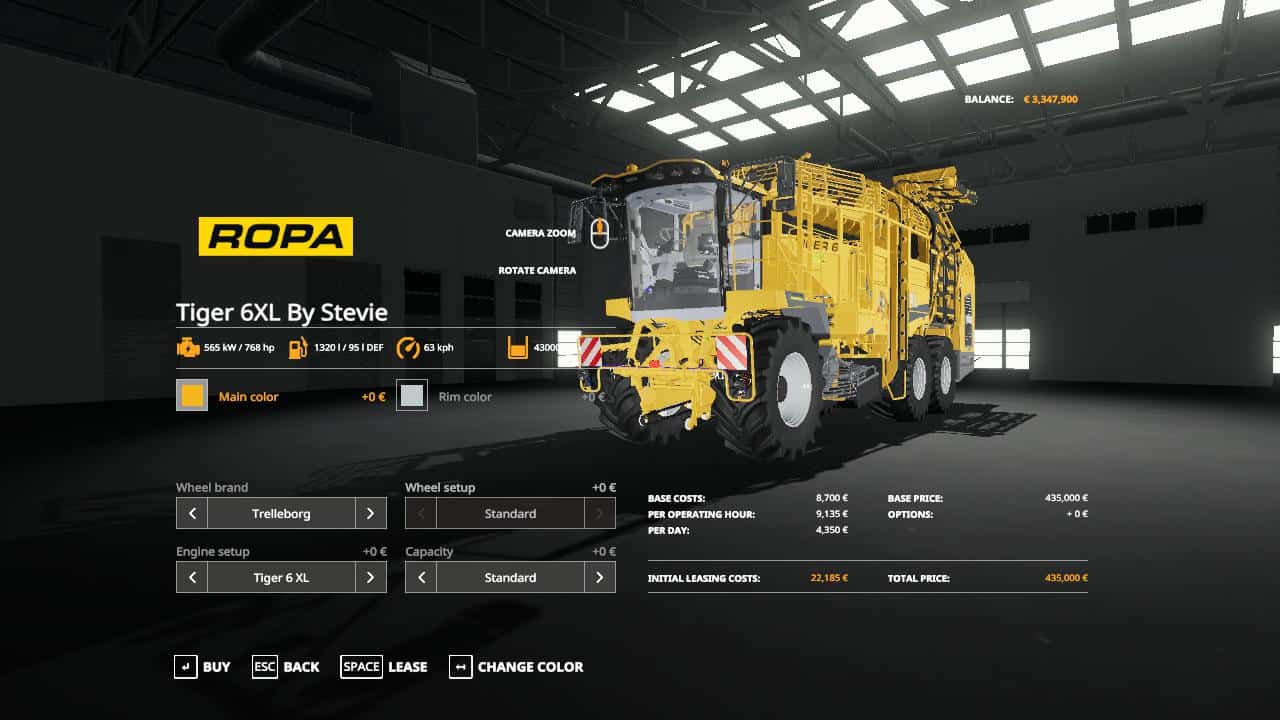
Task: Select previous Engine setup option
Action: 192,578
